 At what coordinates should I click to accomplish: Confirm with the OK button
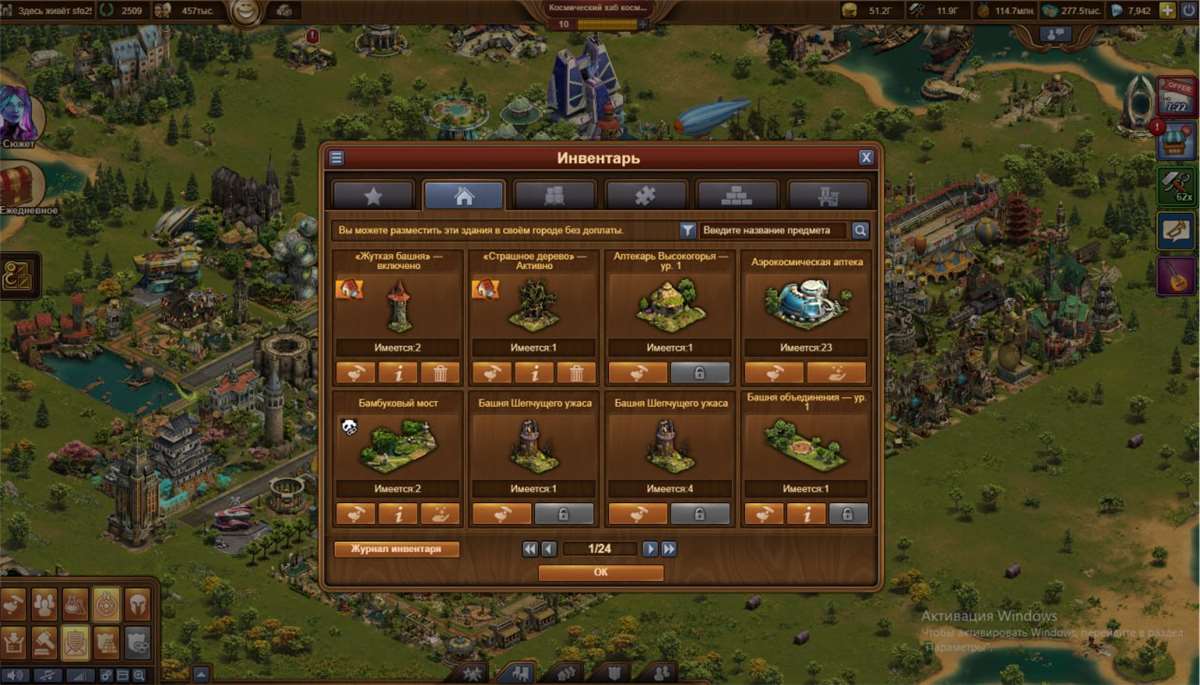600,573
